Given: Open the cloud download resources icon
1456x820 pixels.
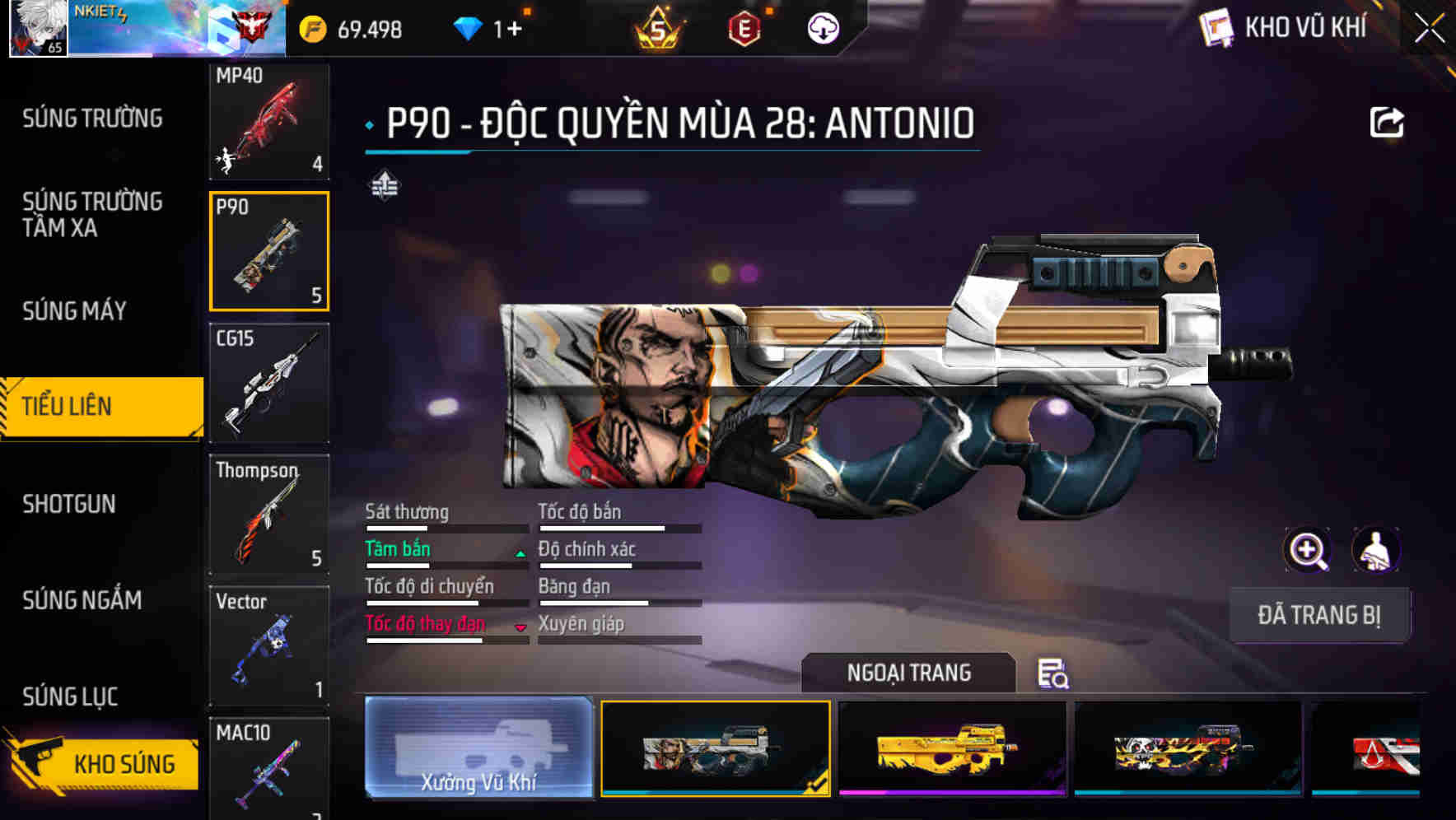Looking at the screenshot, I should [822, 27].
